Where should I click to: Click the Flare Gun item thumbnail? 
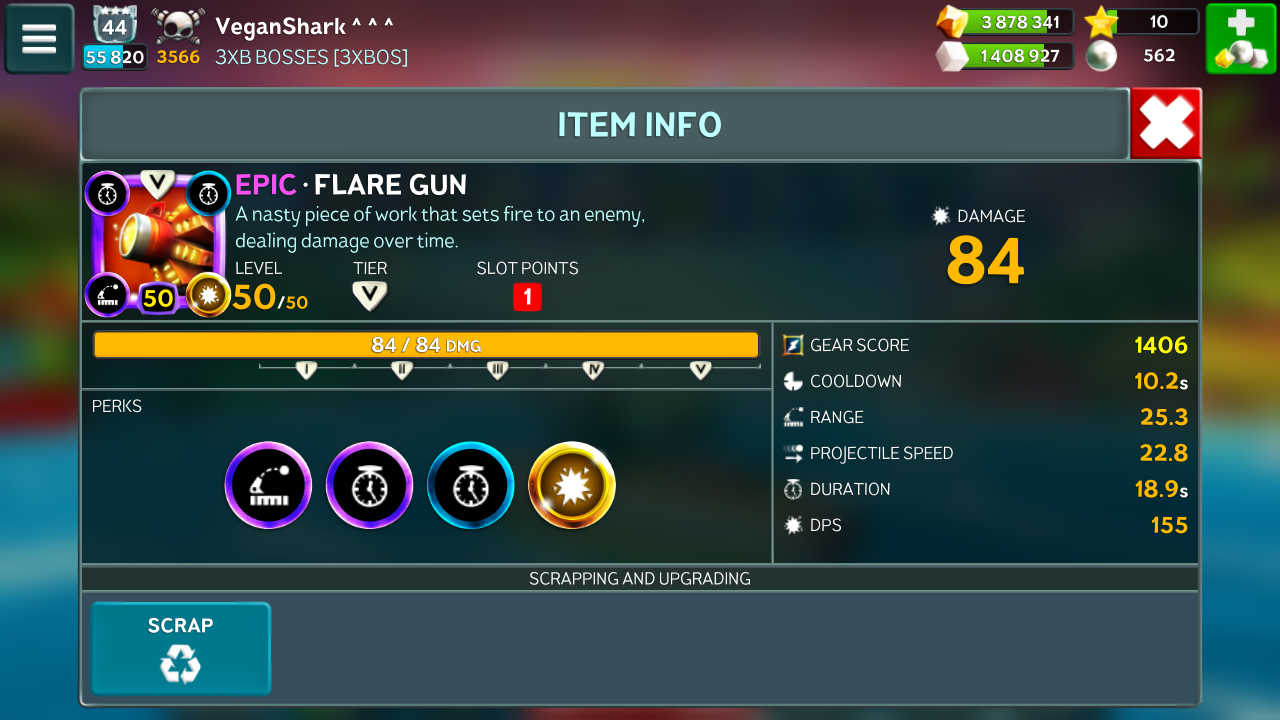(158, 243)
